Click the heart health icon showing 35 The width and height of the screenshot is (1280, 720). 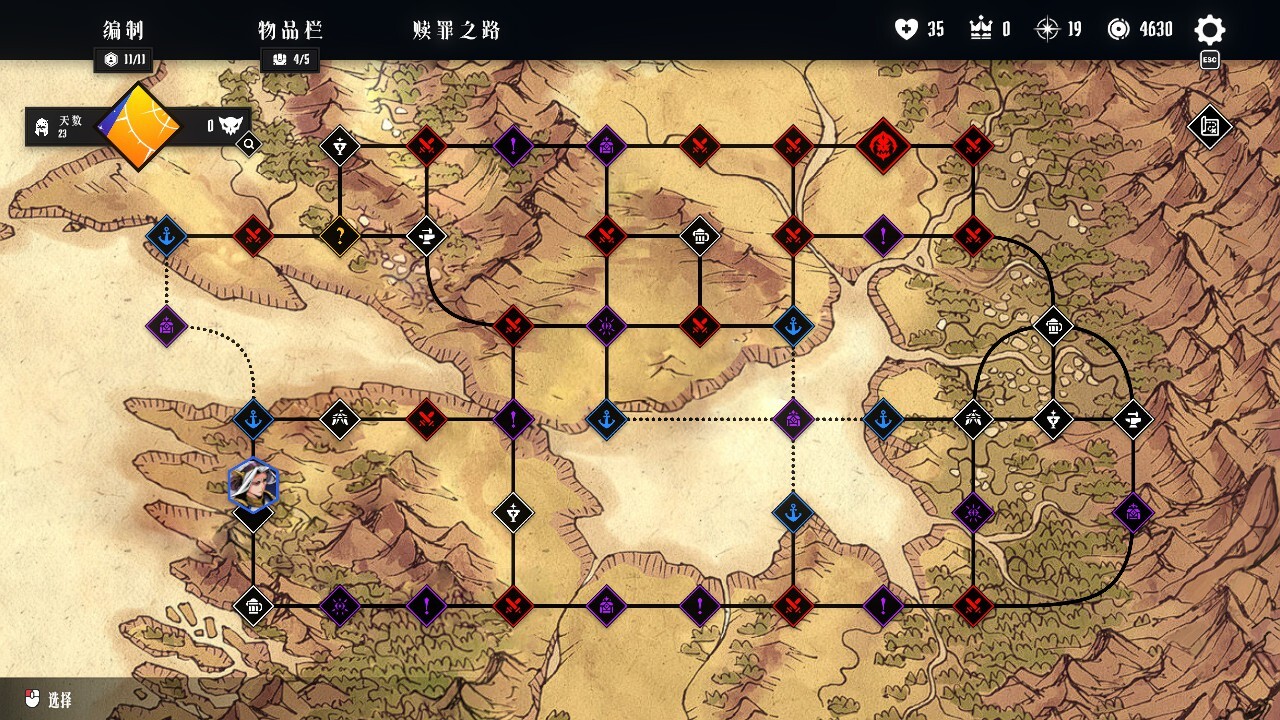point(905,29)
